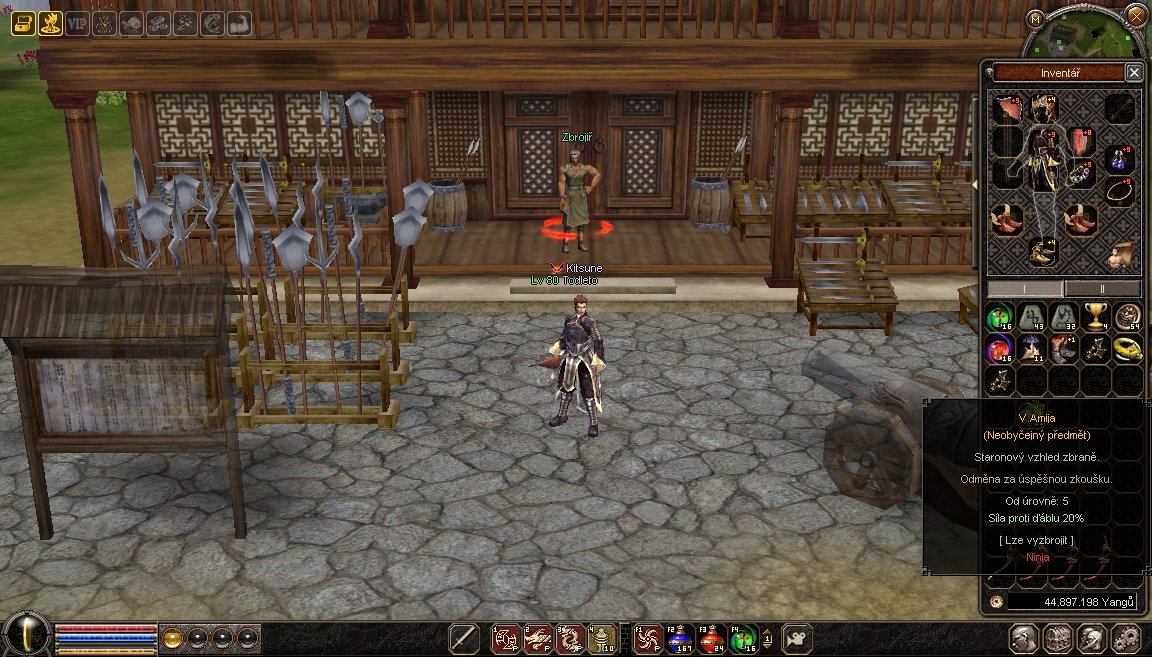Switch to inventory page I
1152x657 pixels.
click(1025, 288)
